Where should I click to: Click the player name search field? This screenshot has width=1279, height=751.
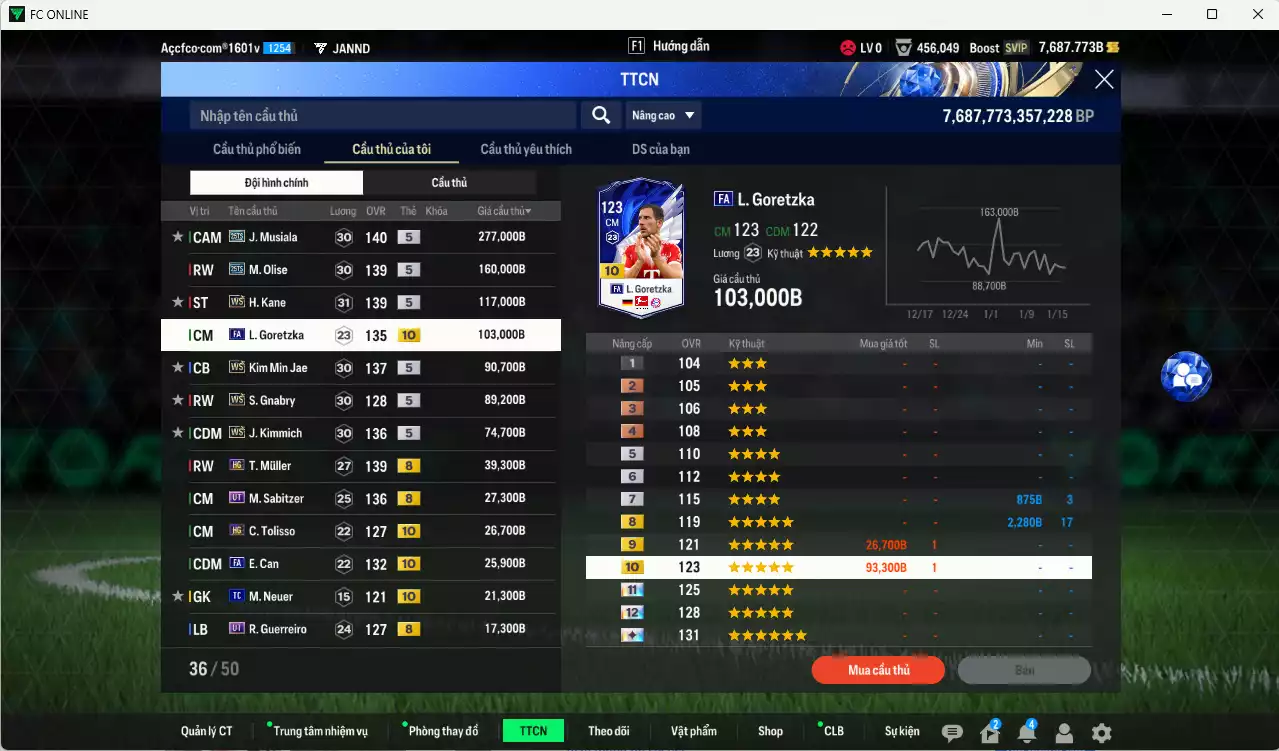[x=382, y=116]
